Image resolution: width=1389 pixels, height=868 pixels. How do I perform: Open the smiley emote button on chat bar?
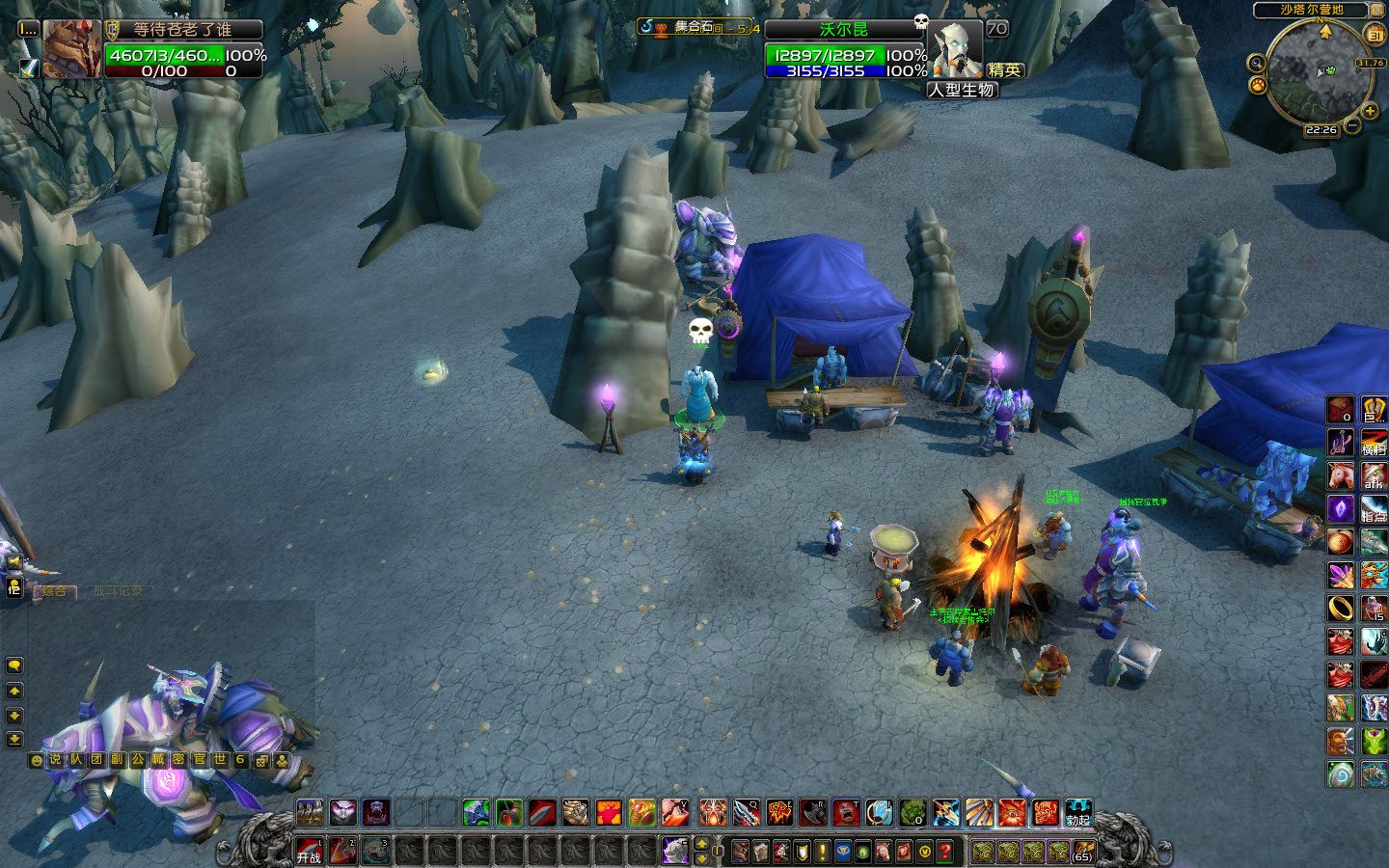pos(37,760)
